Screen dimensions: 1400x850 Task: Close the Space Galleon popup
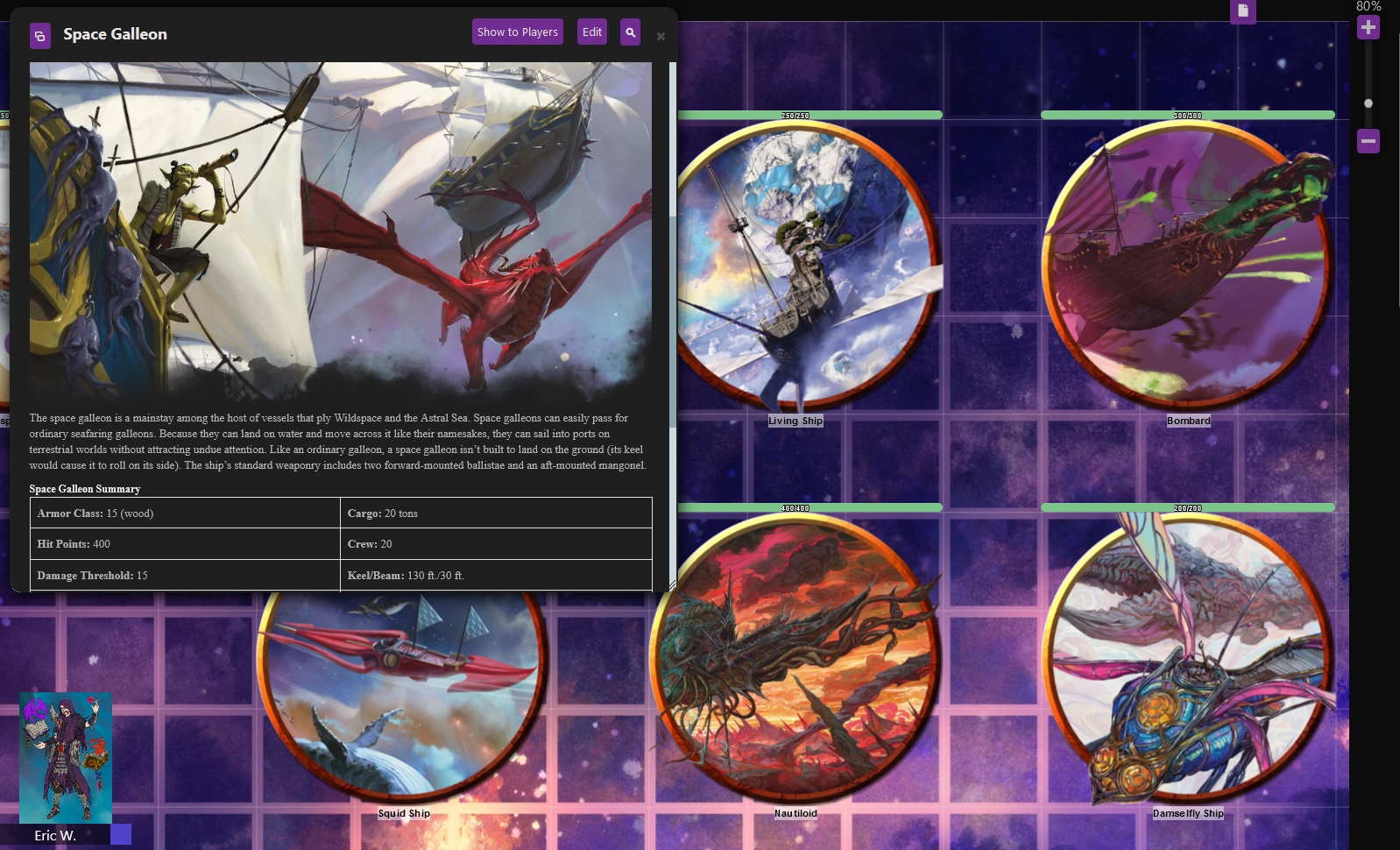pyautogui.click(x=660, y=34)
